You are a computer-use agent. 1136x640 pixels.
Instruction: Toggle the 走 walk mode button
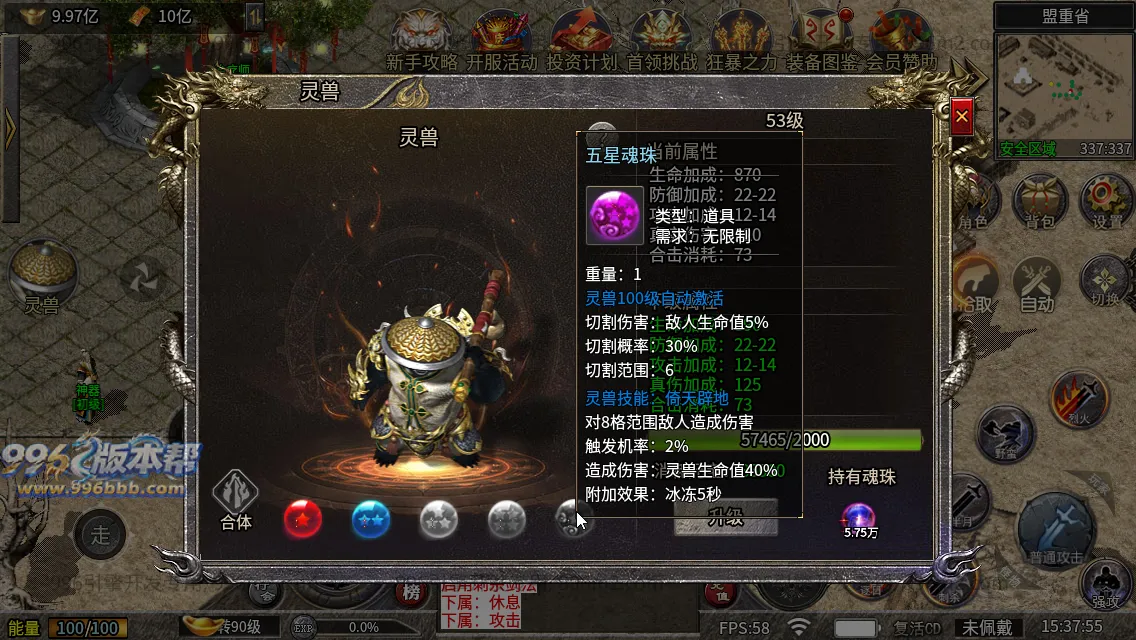click(x=100, y=533)
